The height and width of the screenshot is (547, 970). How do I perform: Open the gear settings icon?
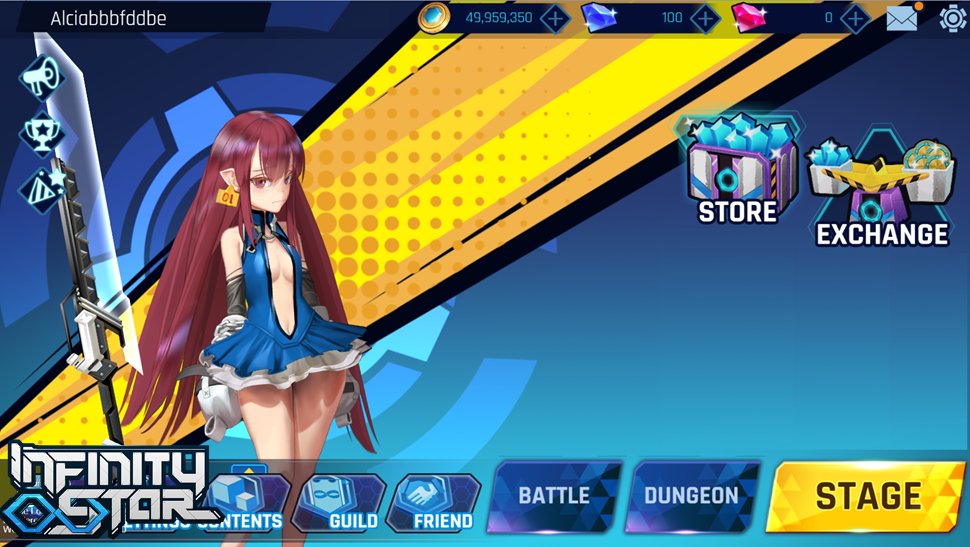[952, 17]
